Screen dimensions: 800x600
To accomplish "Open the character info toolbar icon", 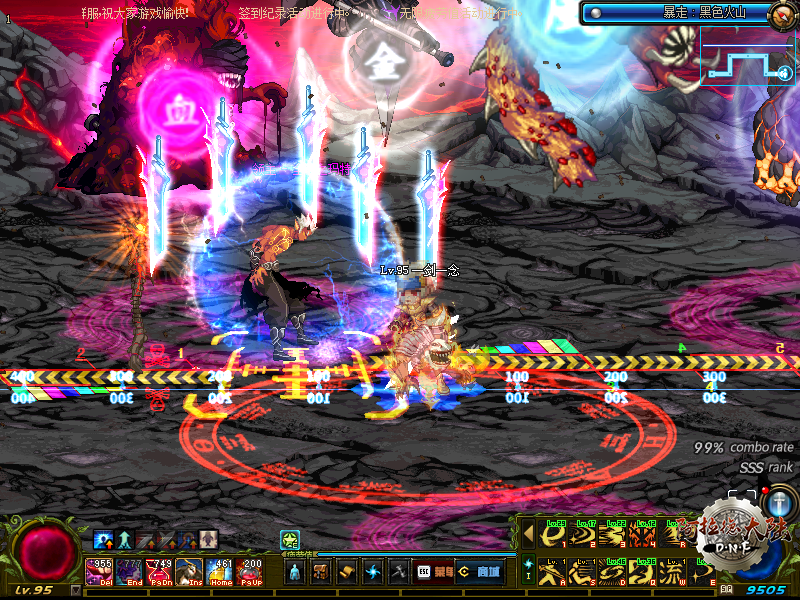I will coord(295,572).
